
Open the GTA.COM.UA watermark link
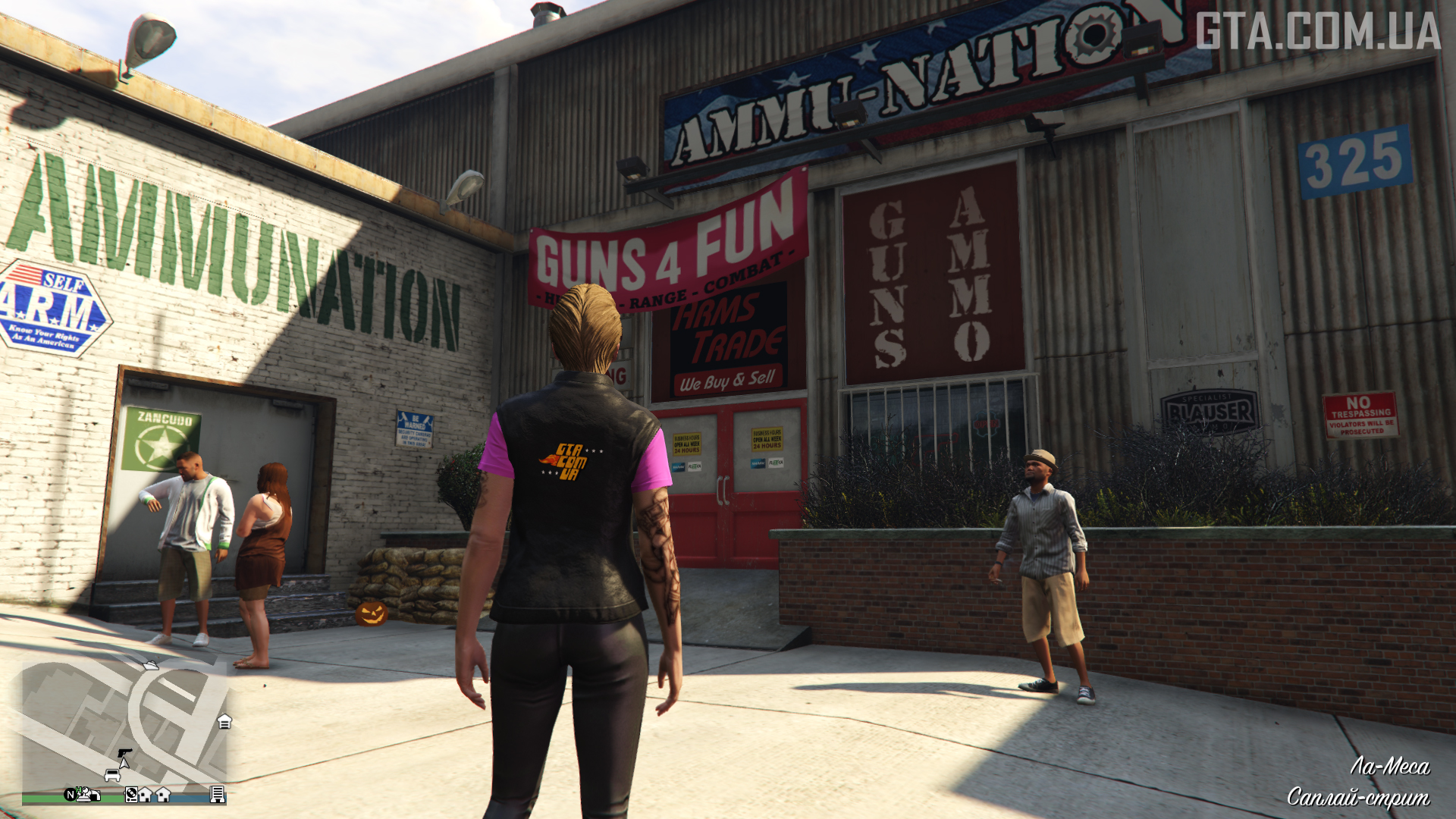(x=1318, y=31)
